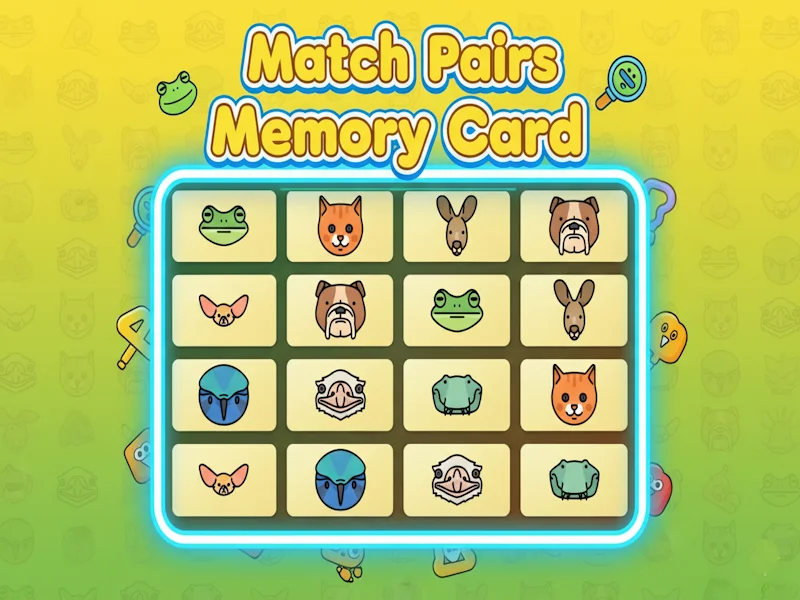Flip the frog card beside the orange cat
Image resolution: width=800 pixels, height=600 pixels.
click(224, 226)
